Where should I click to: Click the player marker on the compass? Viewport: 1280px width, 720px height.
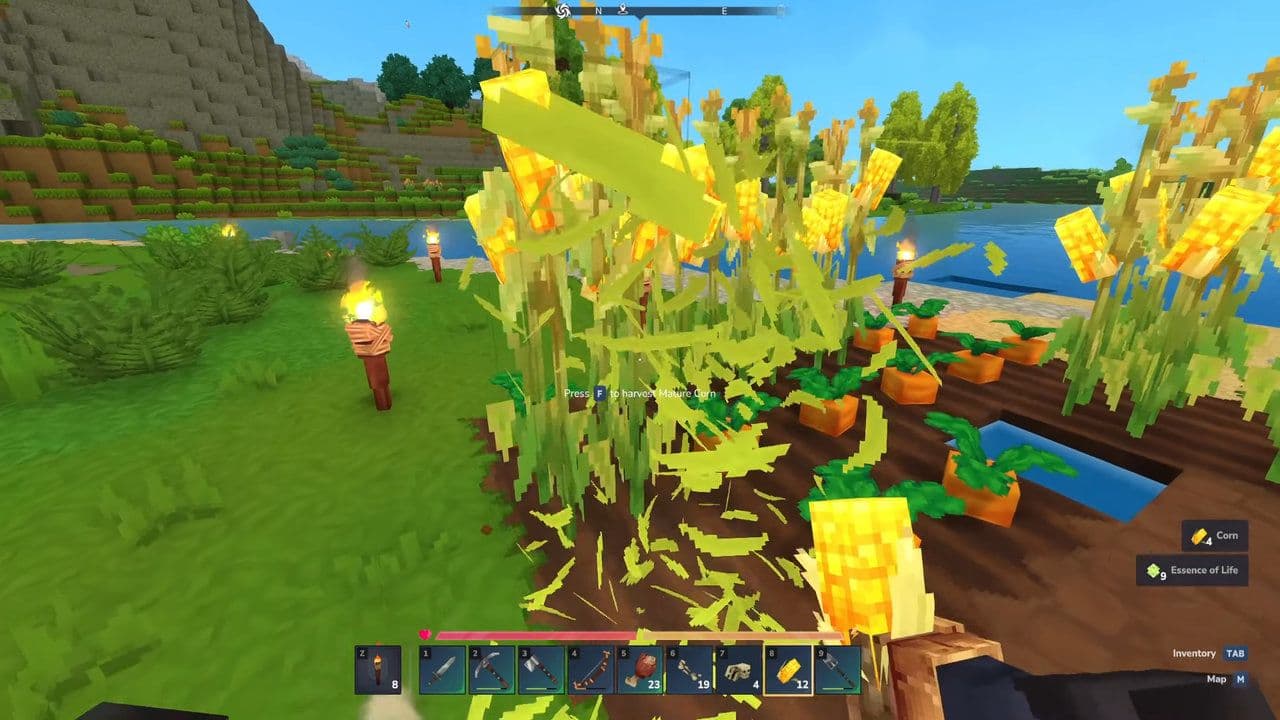(622, 11)
